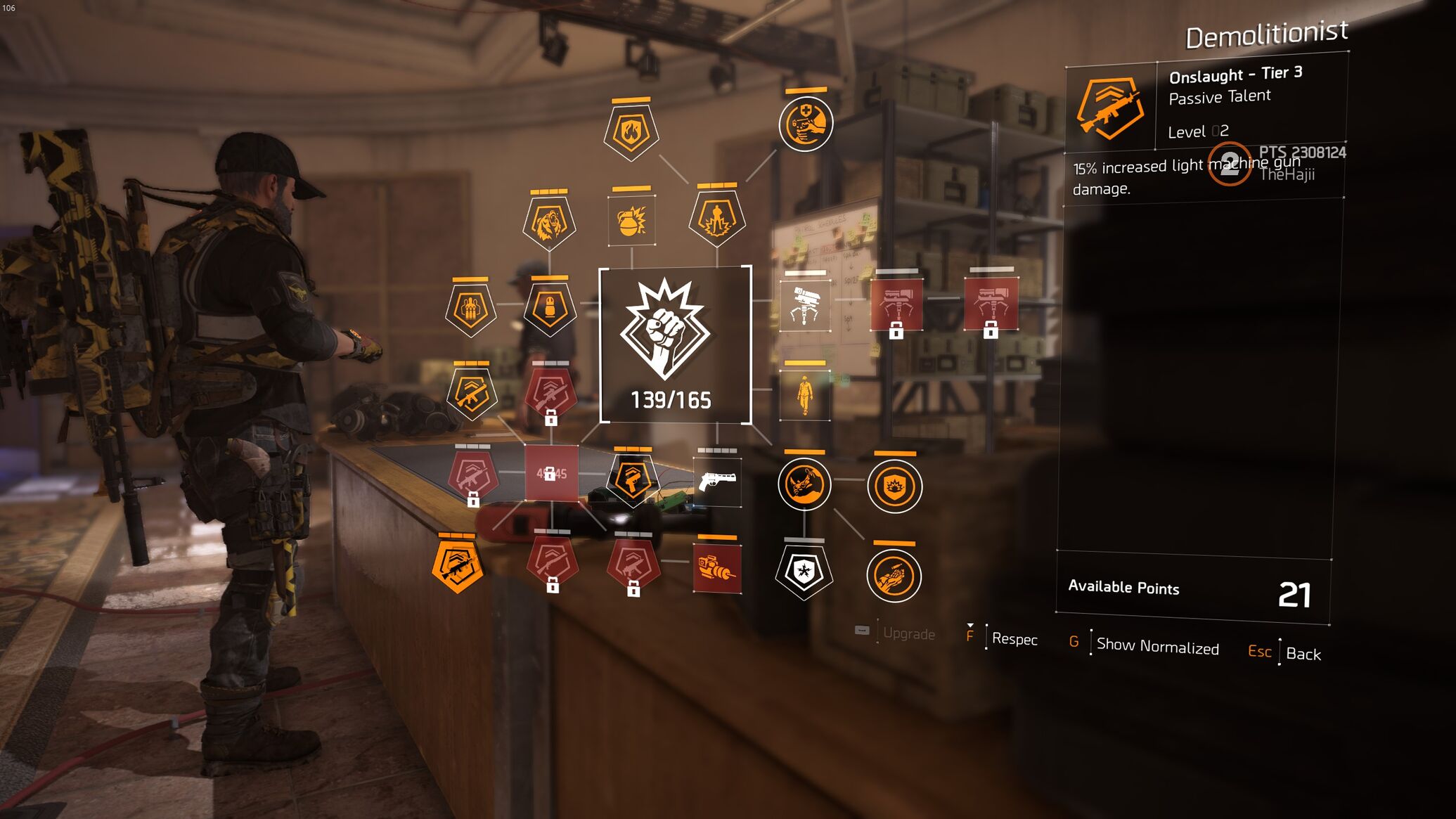Select the person with explosion talent node

pos(716,218)
